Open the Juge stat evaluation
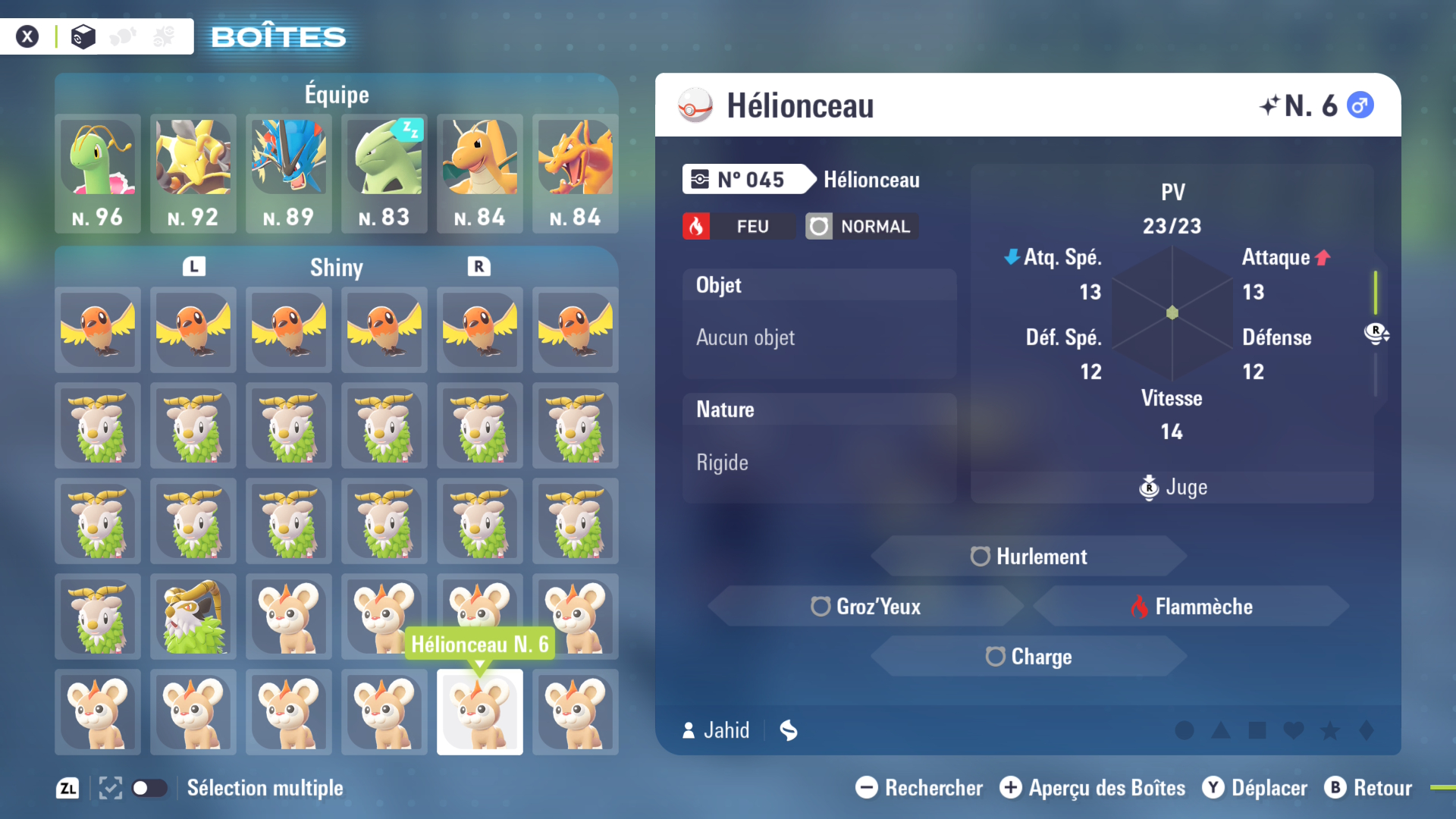The height and width of the screenshot is (819, 1456). pos(1173,488)
